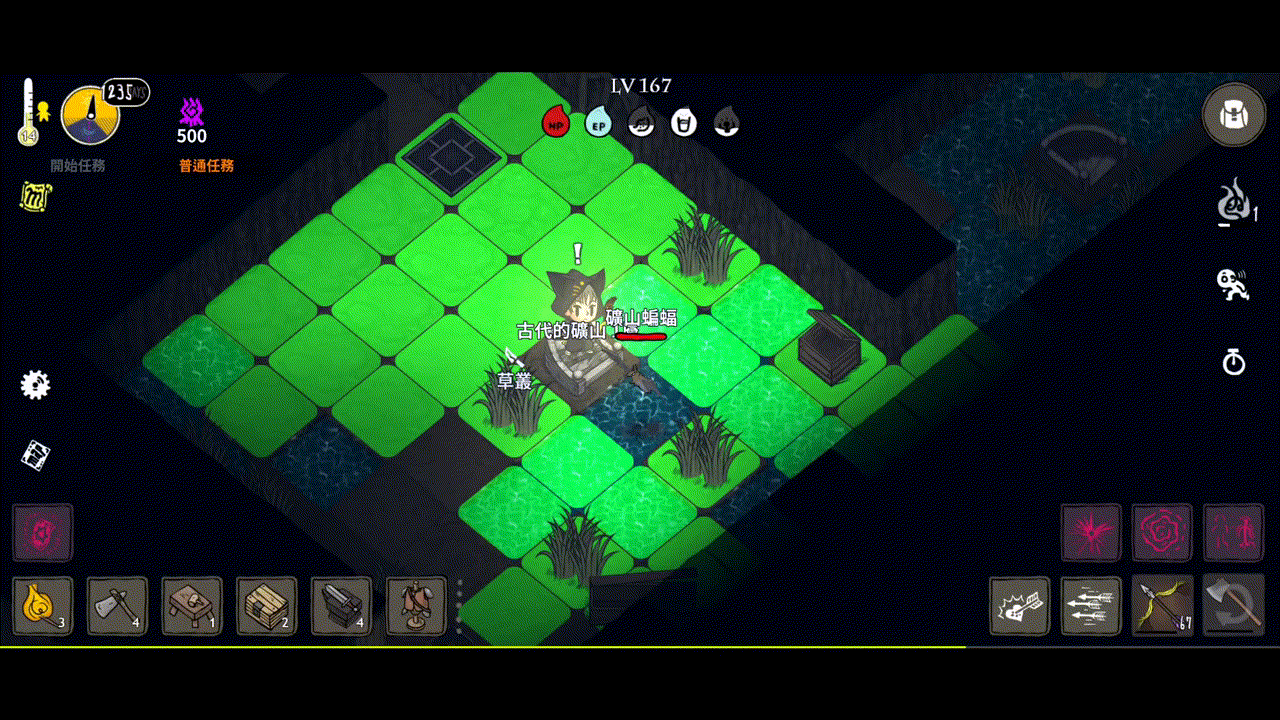1280x720 pixels.
Task: Open the backpack inventory button
Action: [x=1233, y=115]
